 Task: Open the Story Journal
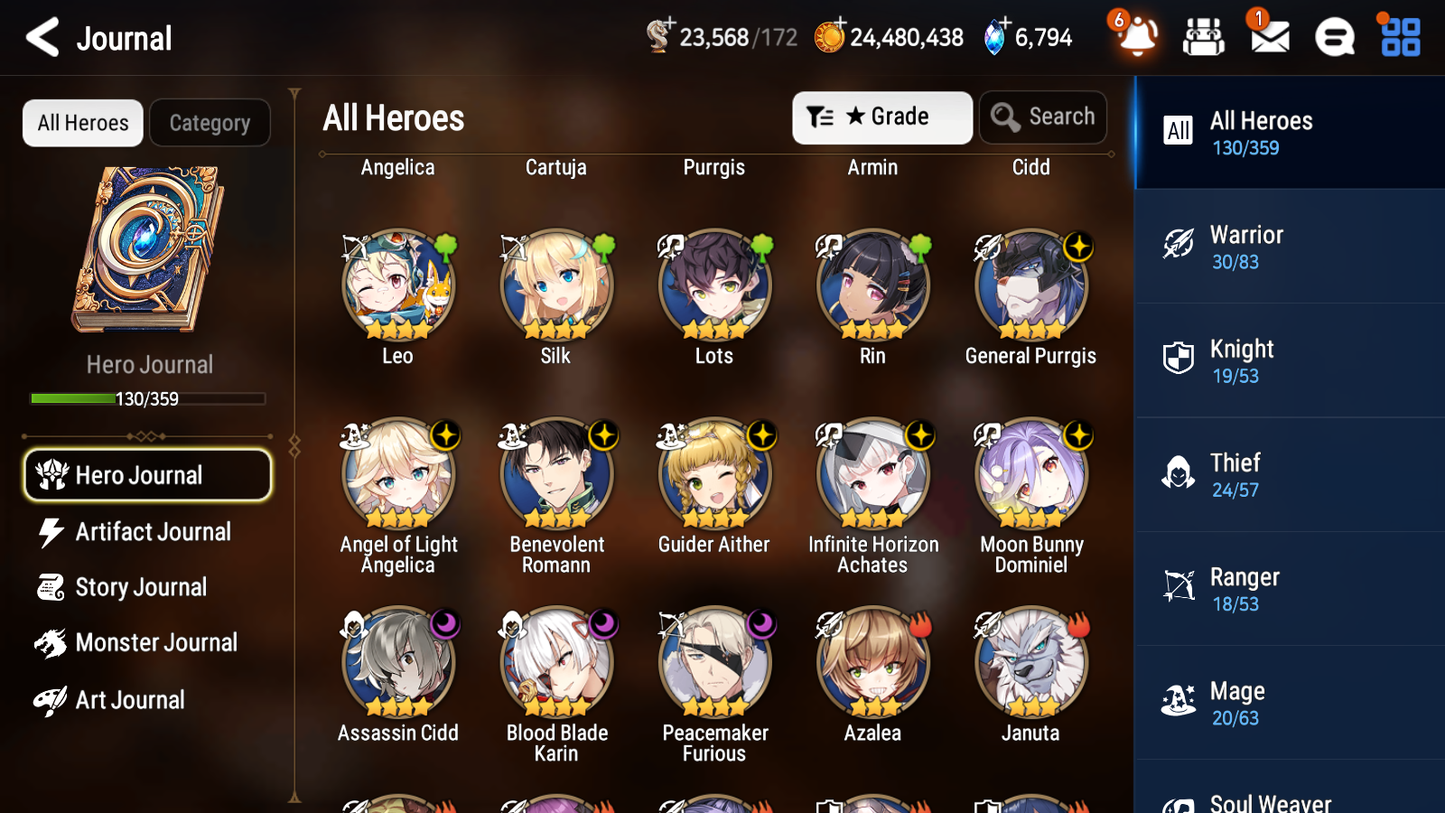[141, 588]
